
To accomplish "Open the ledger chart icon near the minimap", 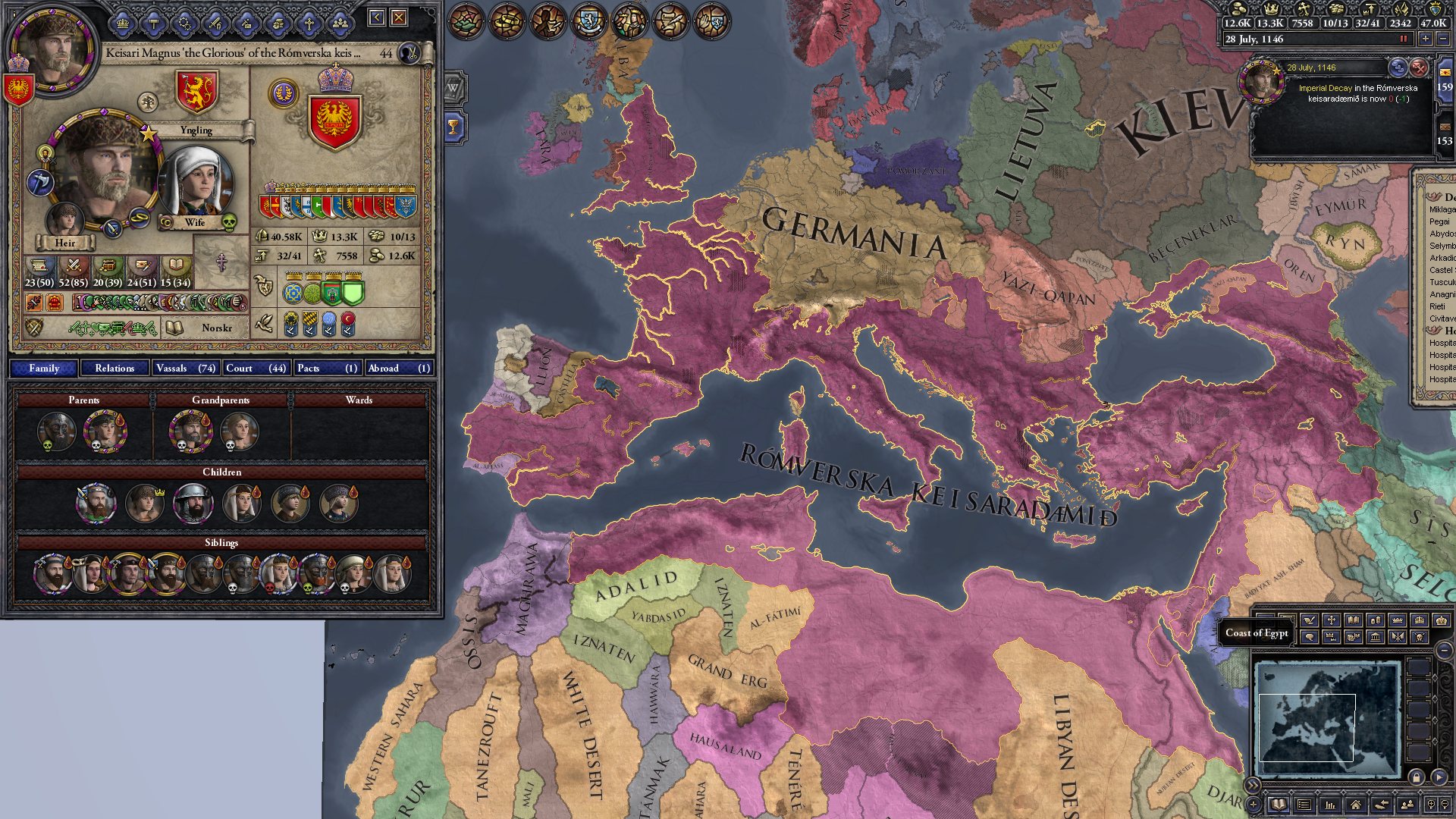I will (x=1329, y=805).
